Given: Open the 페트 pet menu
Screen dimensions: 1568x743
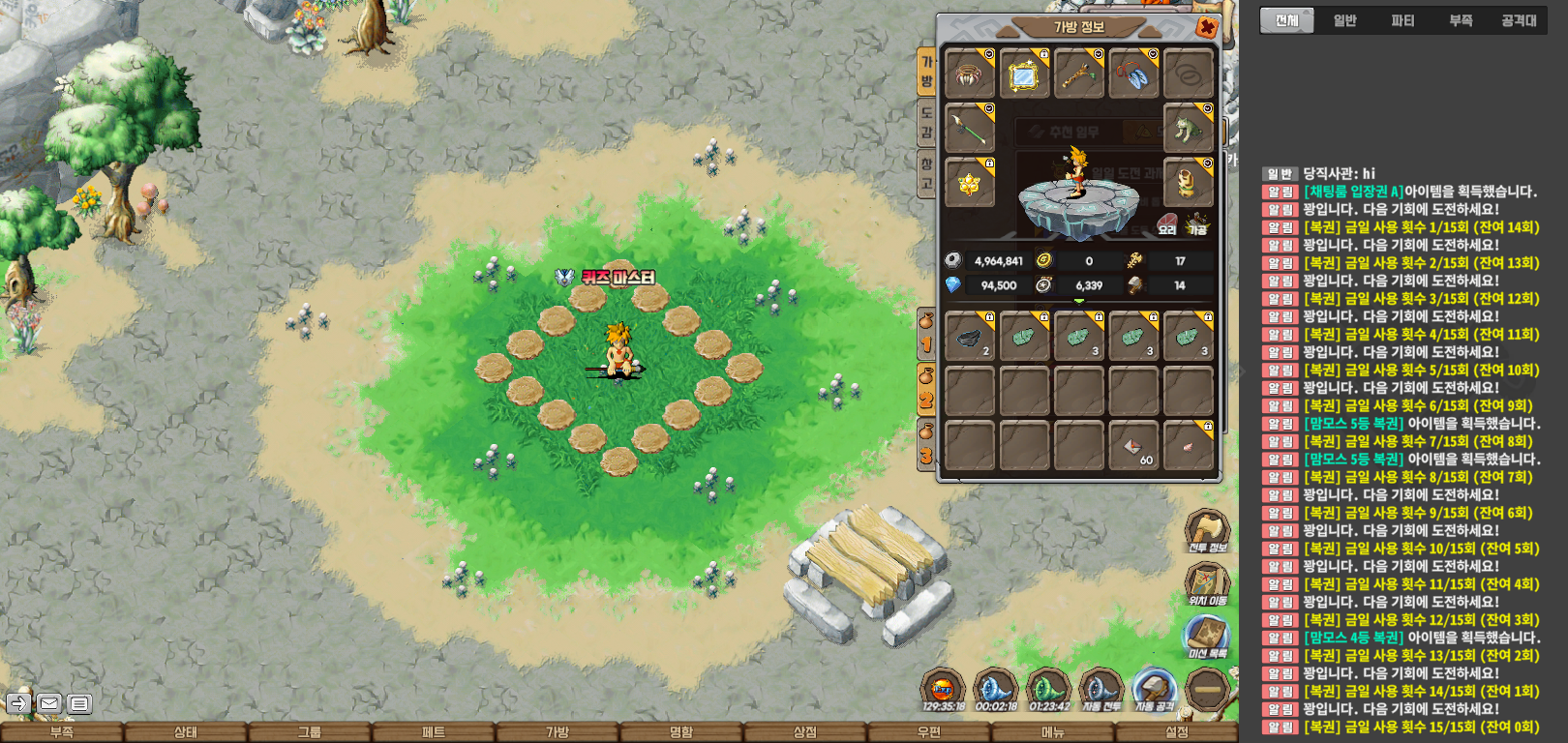Looking at the screenshot, I should point(434,732).
